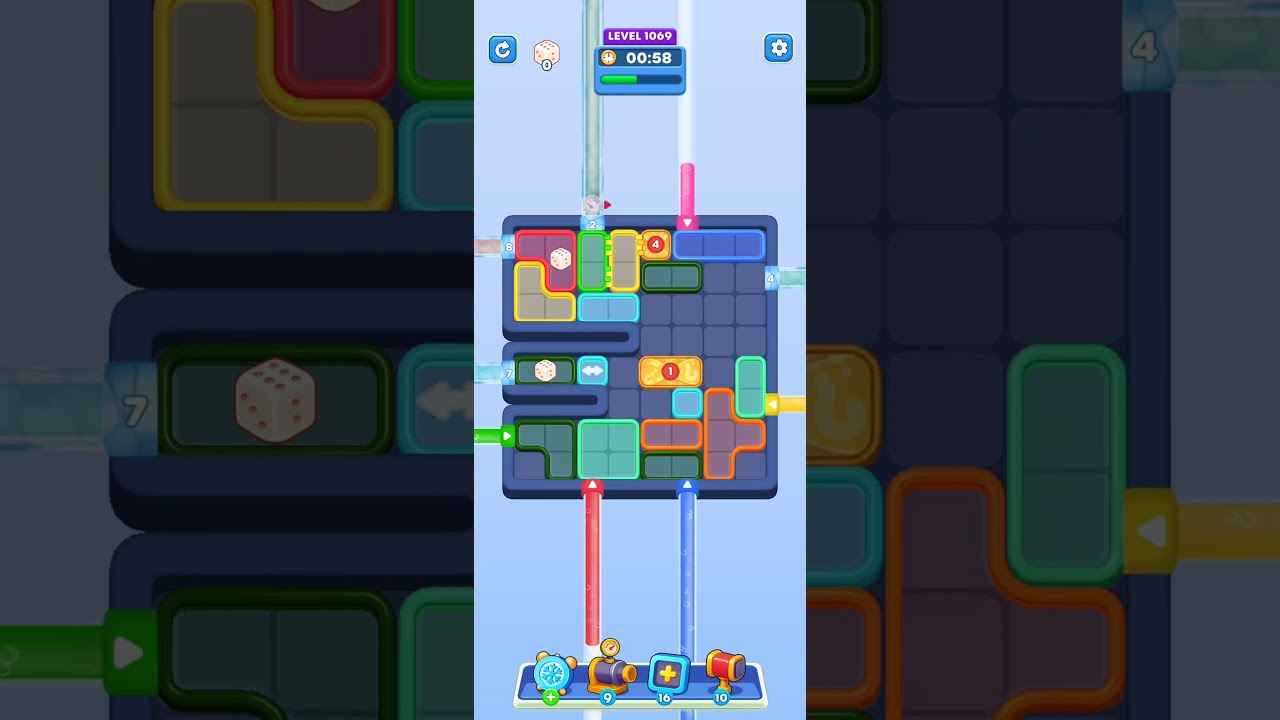Tap the number 7 lane marker
Viewport: 1280px width, 720px height.
coord(508,372)
